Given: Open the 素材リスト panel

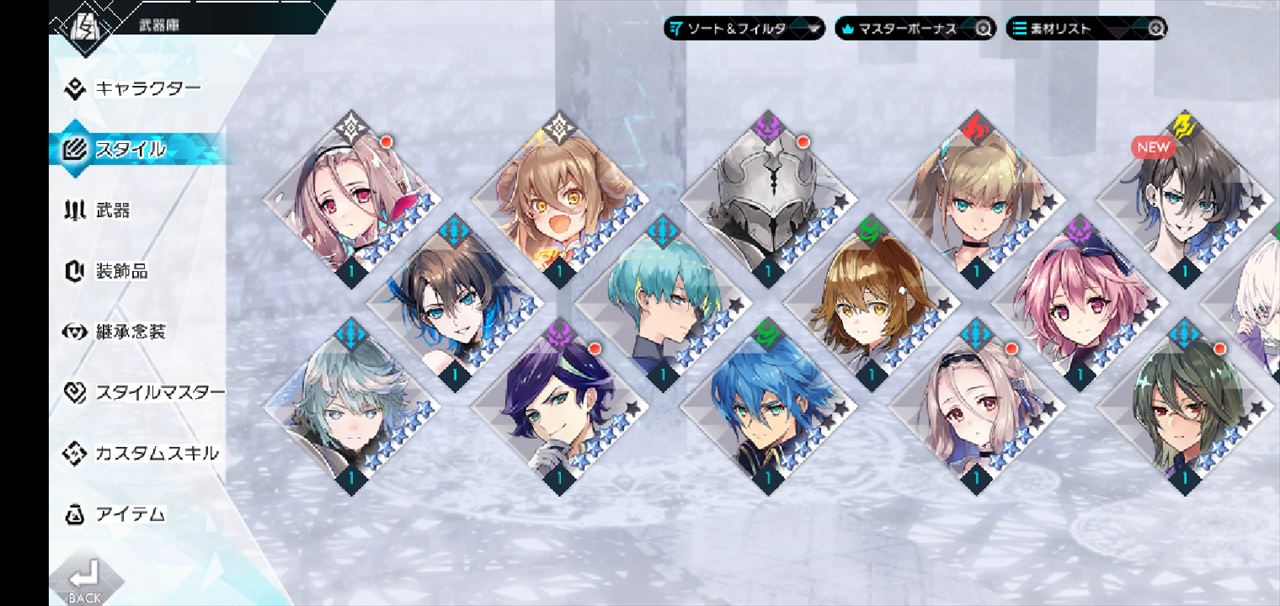Looking at the screenshot, I should click(1085, 28).
